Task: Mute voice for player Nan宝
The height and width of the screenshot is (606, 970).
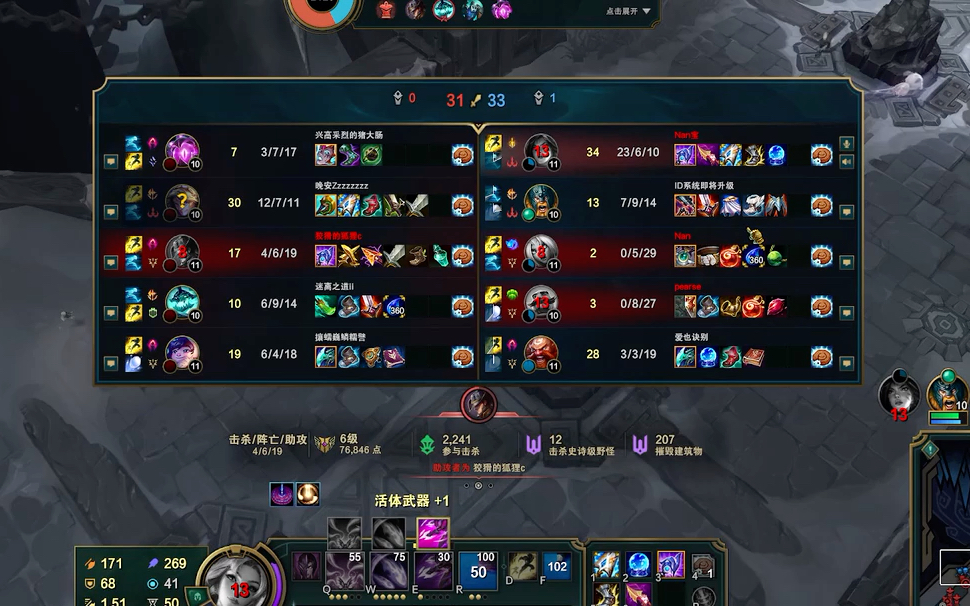Action: click(x=846, y=161)
